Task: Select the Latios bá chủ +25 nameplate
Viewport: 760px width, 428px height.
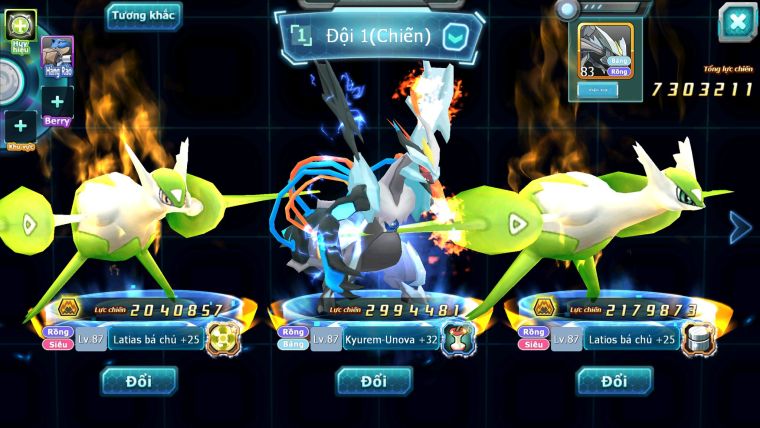Action: (630, 340)
